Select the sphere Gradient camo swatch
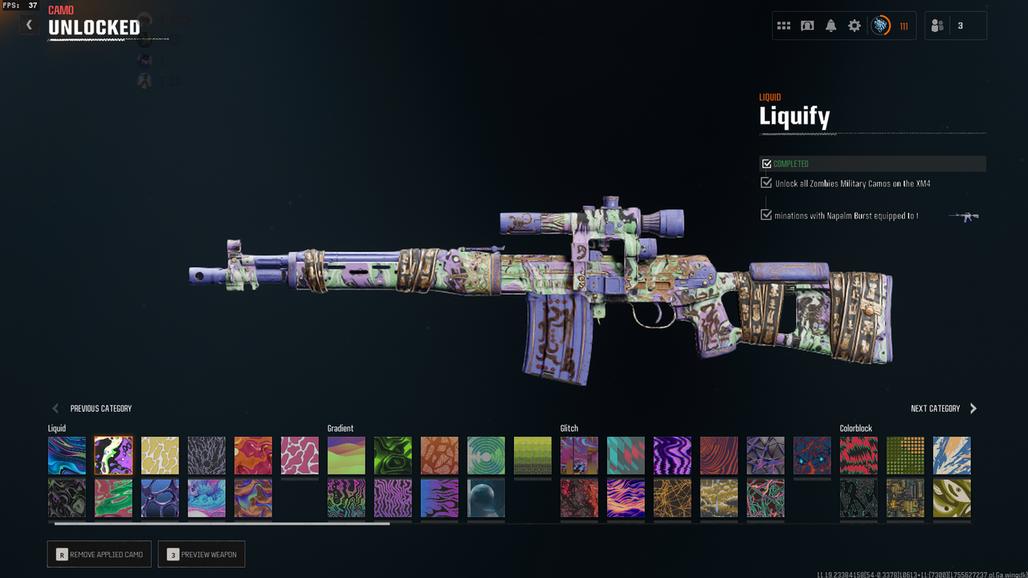1028x578 pixels. 486,498
